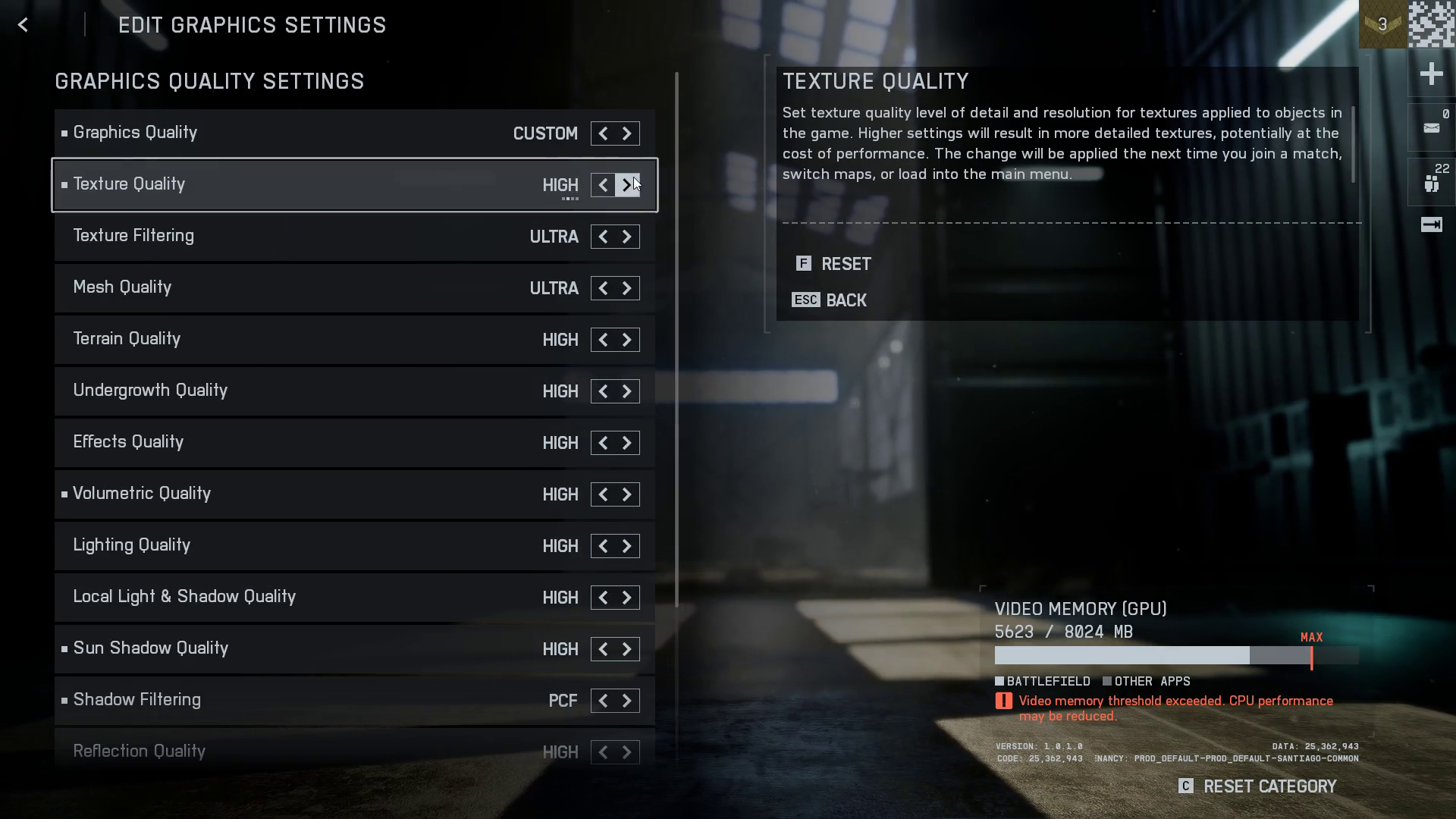Step Graphics Quality preset to the next option

tap(627, 133)
